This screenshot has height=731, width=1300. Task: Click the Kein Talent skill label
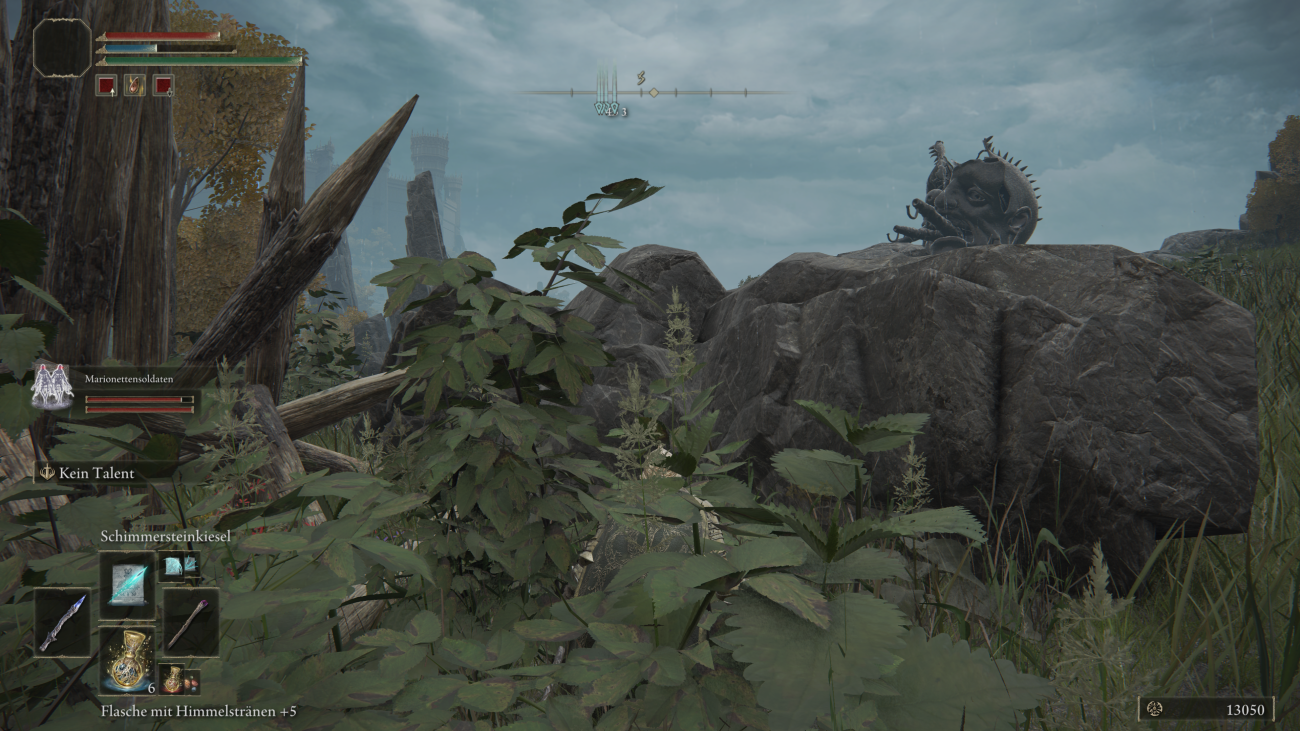(x=96, y=473)
